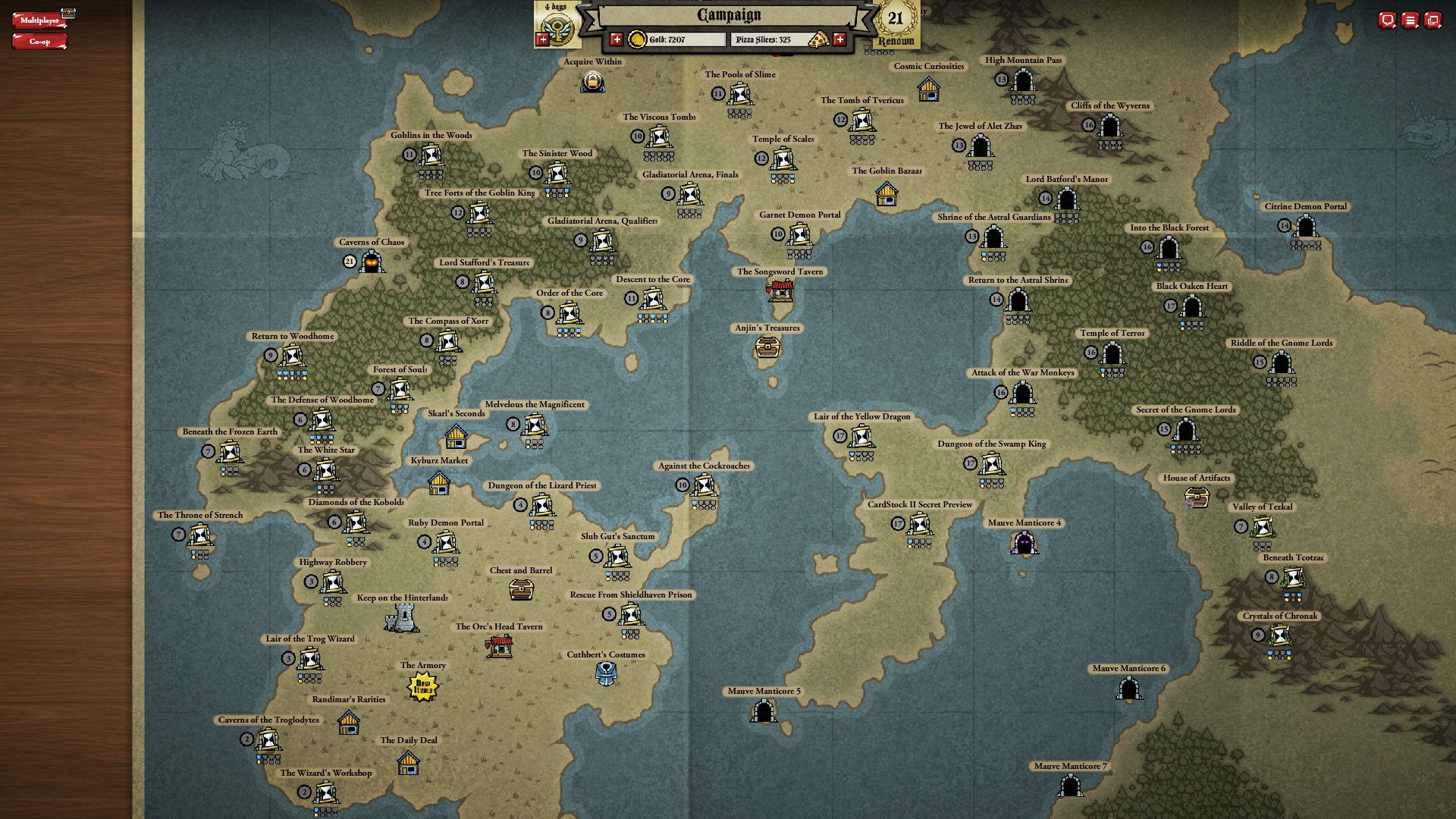Viewport: 1456px width, 819px height.
Task: Visit The Goblin Bazaar shop
Action: 886,194
